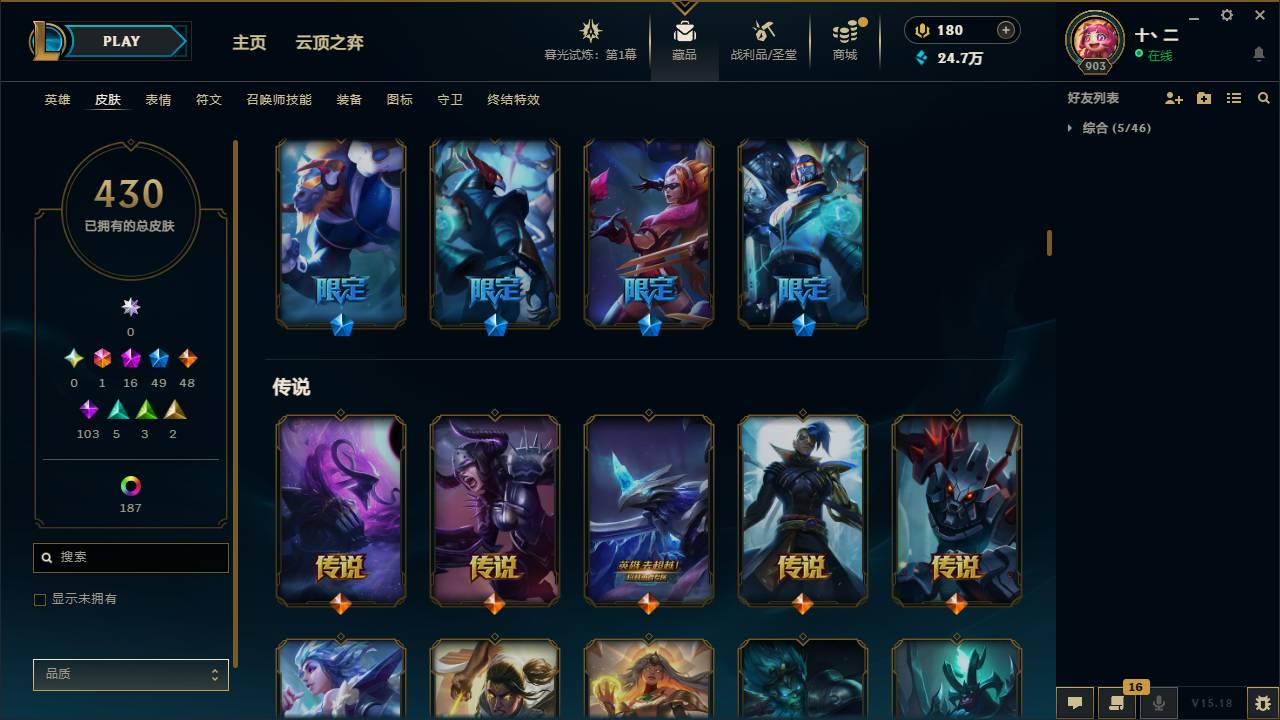The height and width of the screenshot is (720, 1280).
Task: Switch to the 英雄 collection tab
Action: (57, 100)
